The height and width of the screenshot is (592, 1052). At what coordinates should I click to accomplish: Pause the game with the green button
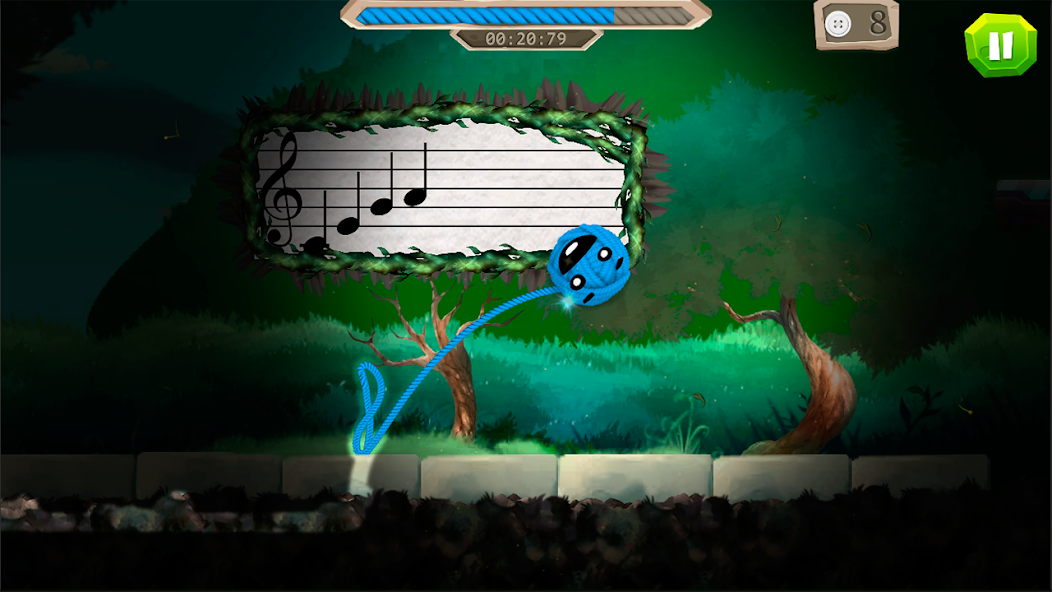tap(1001, 44)
